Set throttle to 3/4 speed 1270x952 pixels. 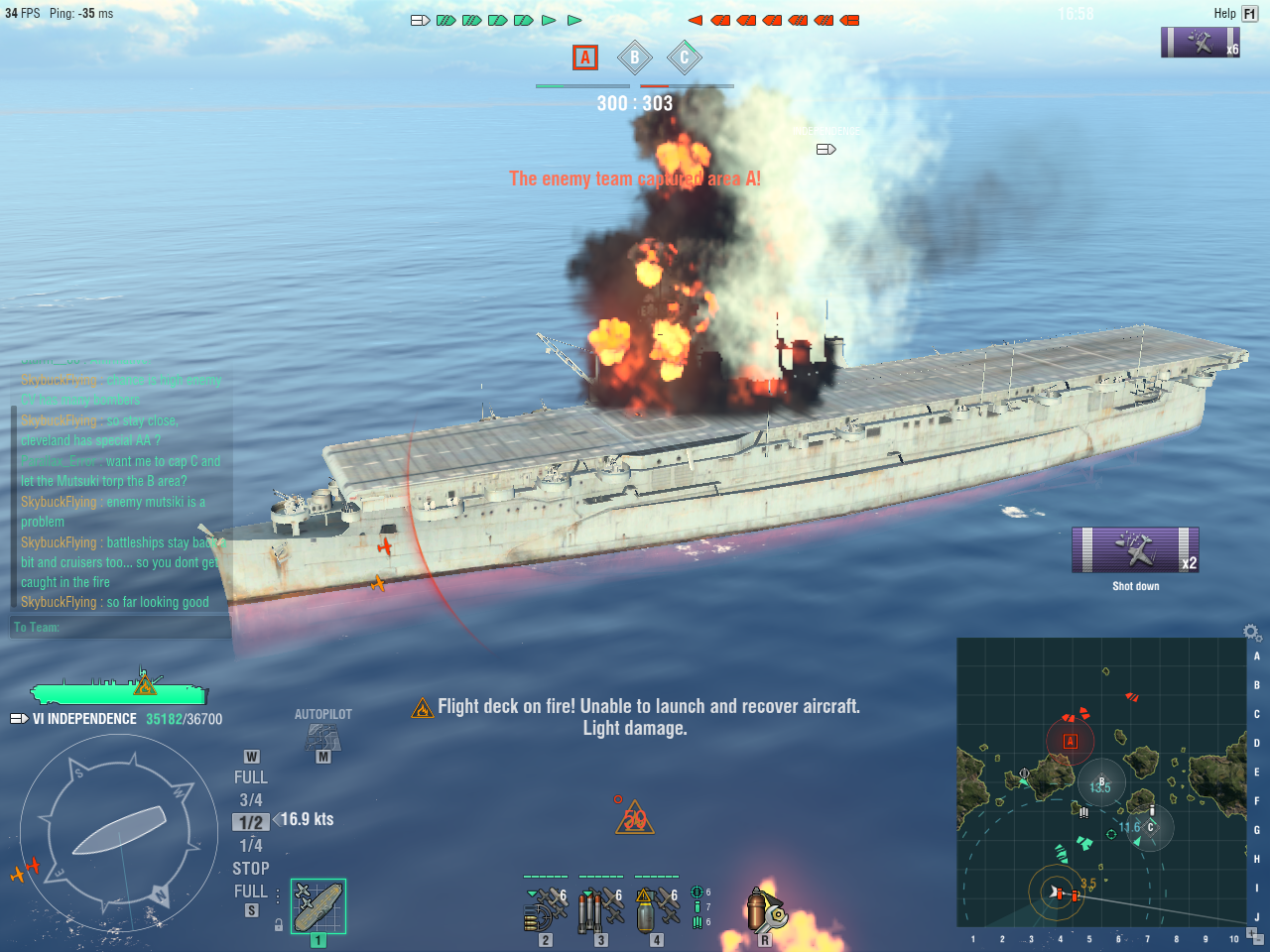(251, 800)
